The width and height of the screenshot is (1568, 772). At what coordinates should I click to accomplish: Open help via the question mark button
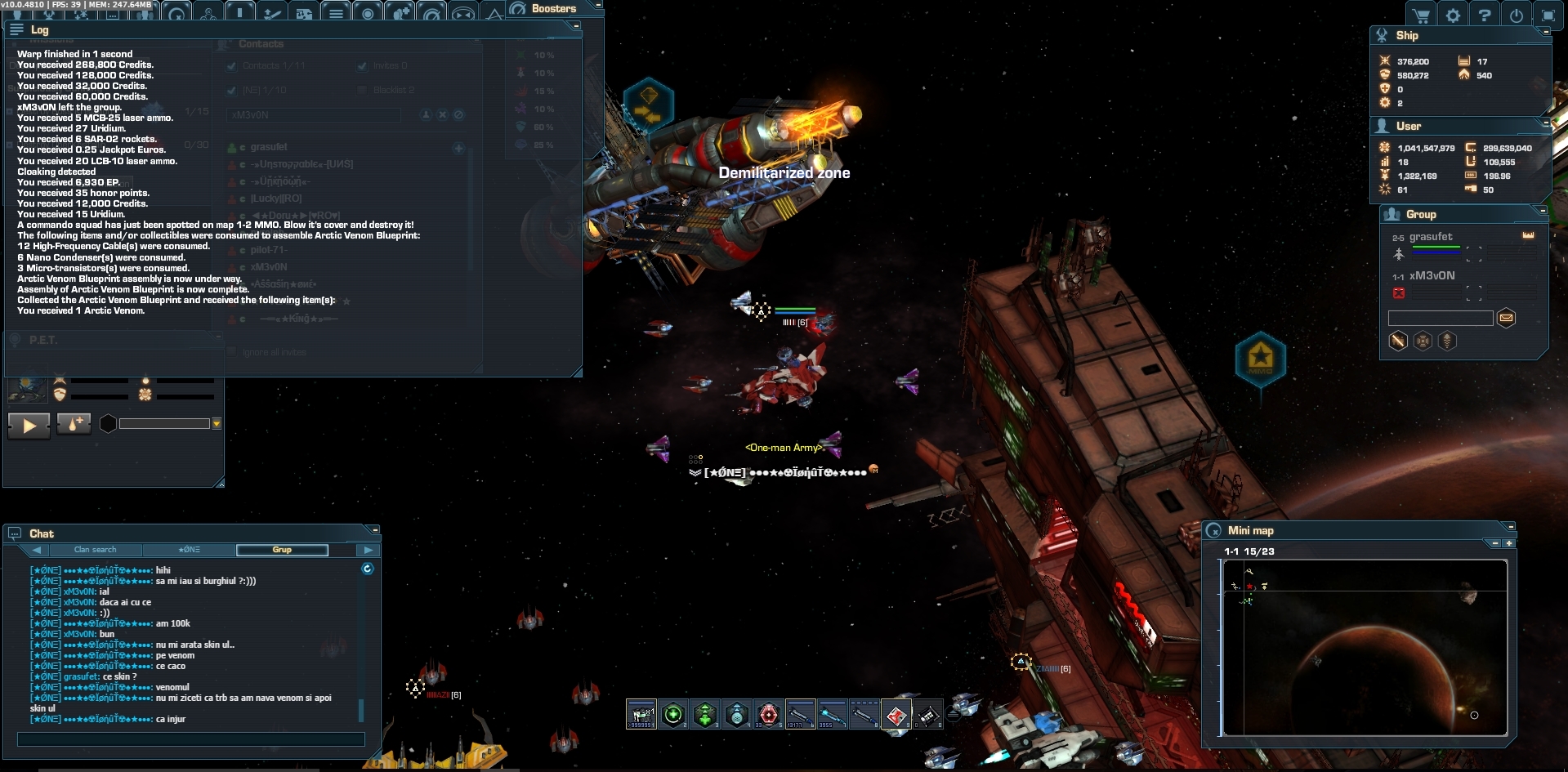(1485, 16)
